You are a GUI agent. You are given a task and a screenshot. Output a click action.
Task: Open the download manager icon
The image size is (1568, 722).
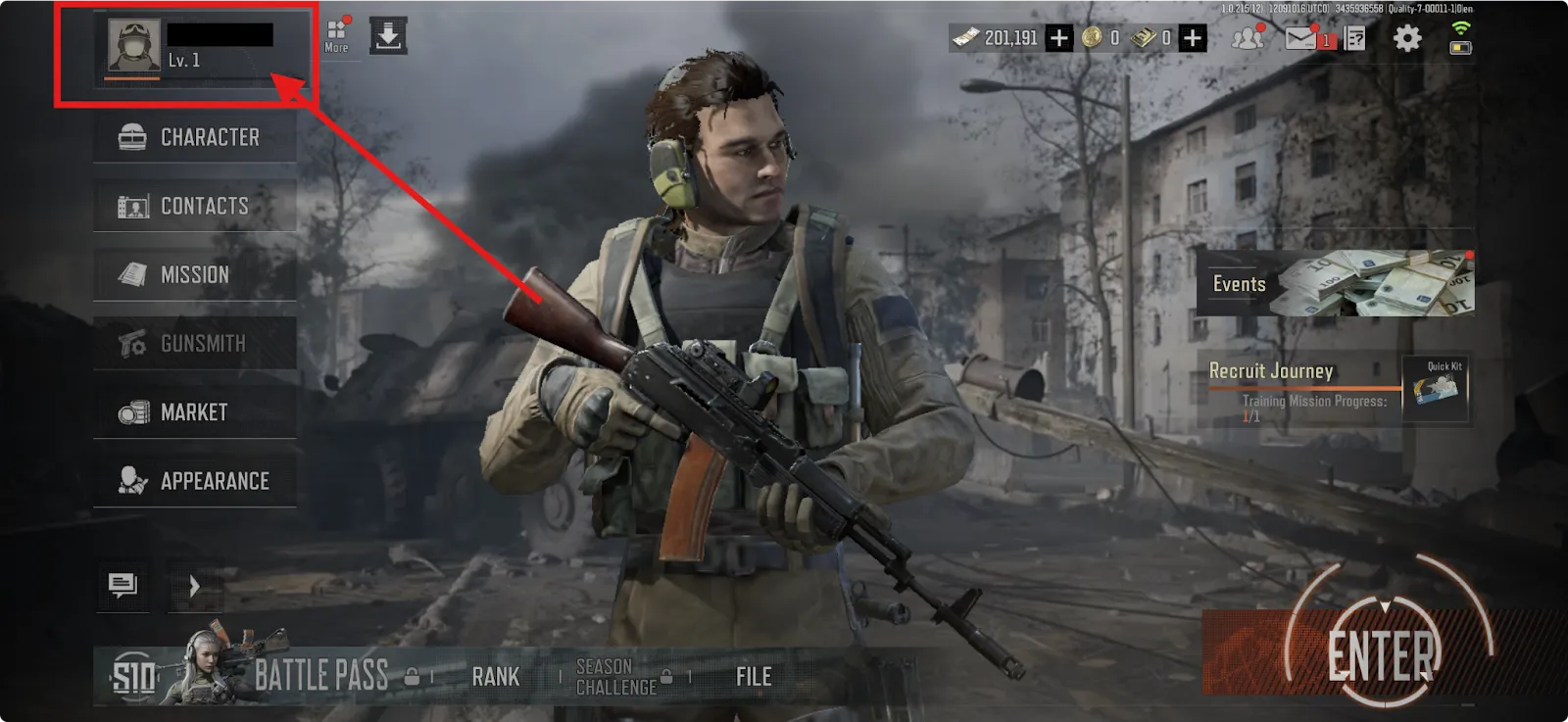point(388,36)
